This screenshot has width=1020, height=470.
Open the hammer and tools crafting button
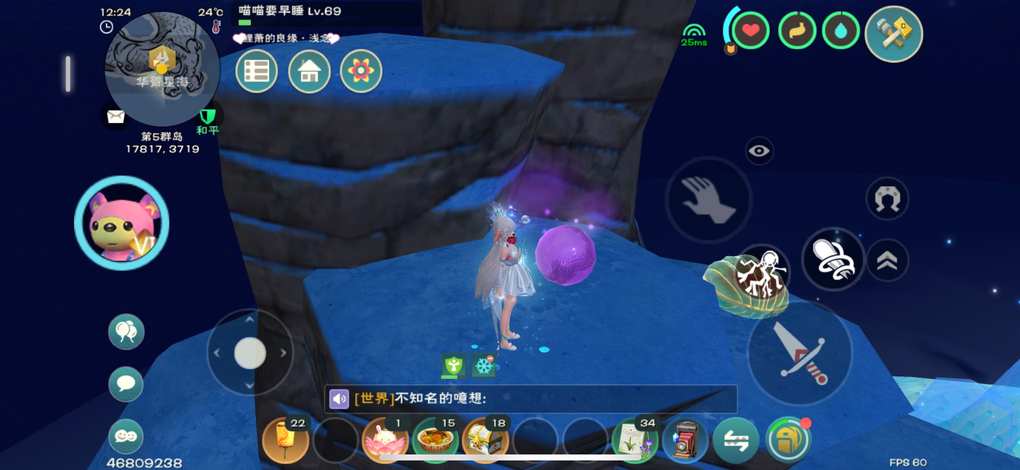(x=893, y=33)
